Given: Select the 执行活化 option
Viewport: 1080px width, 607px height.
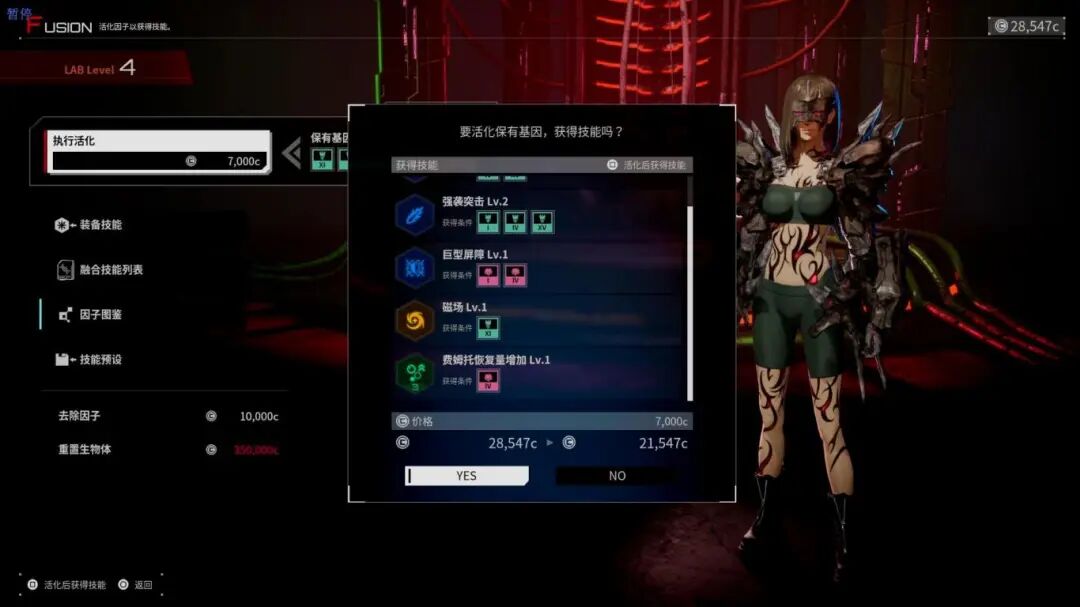Looking at the screenshot, I should click(x=160, y=151).
